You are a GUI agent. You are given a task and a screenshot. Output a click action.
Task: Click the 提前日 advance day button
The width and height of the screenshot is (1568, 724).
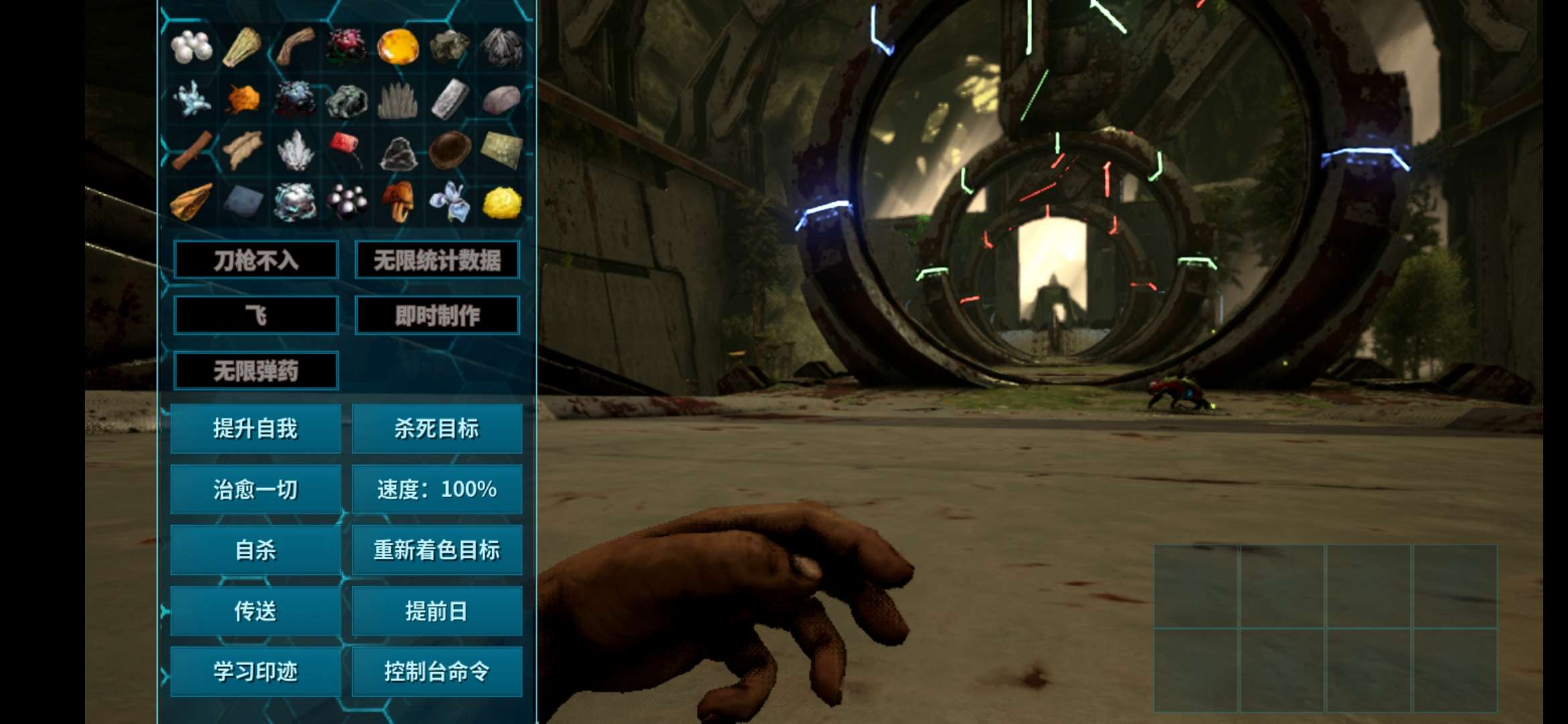(x=437, y=611)
